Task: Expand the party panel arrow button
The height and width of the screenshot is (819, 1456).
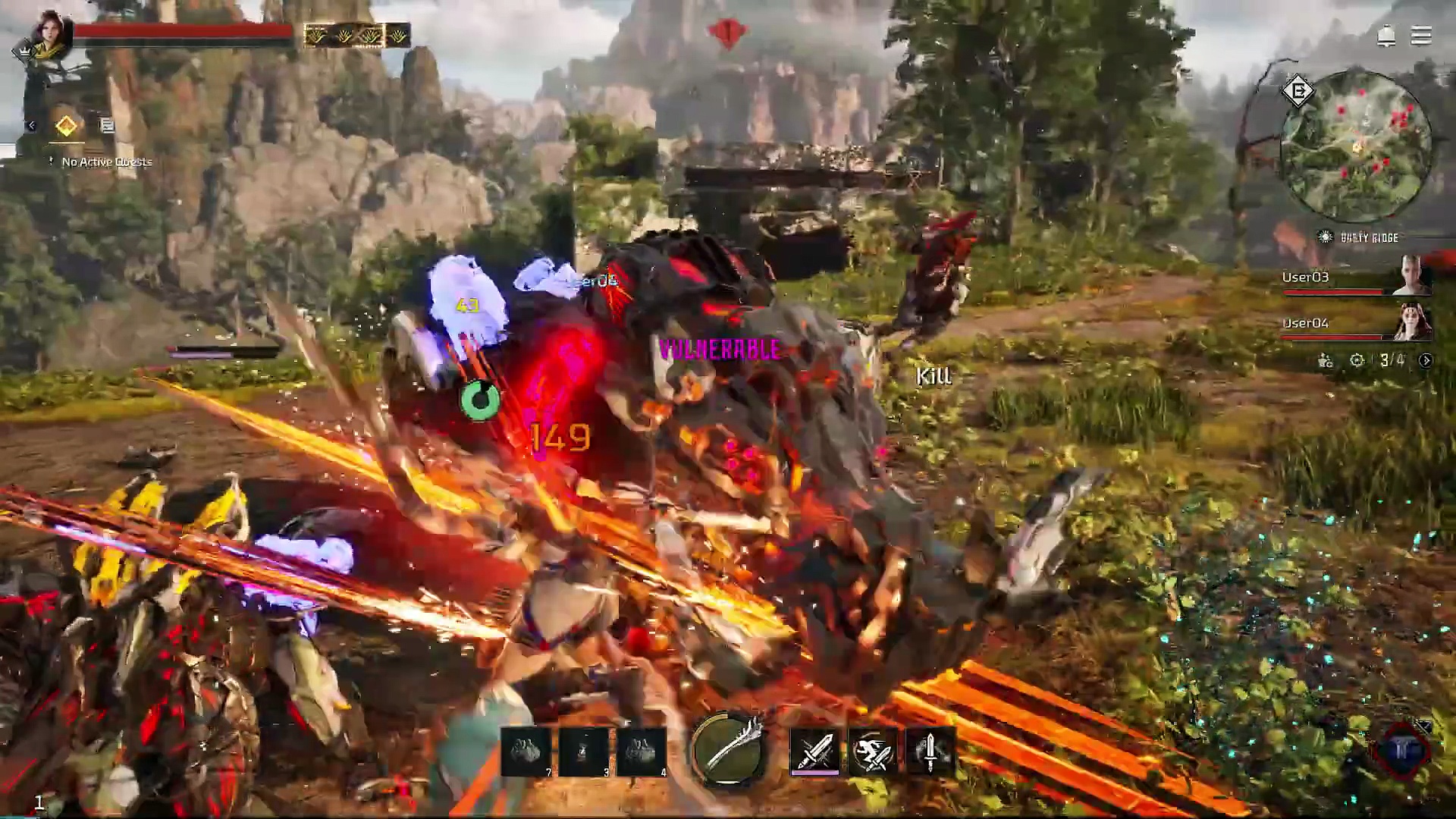Action: 1426,360
